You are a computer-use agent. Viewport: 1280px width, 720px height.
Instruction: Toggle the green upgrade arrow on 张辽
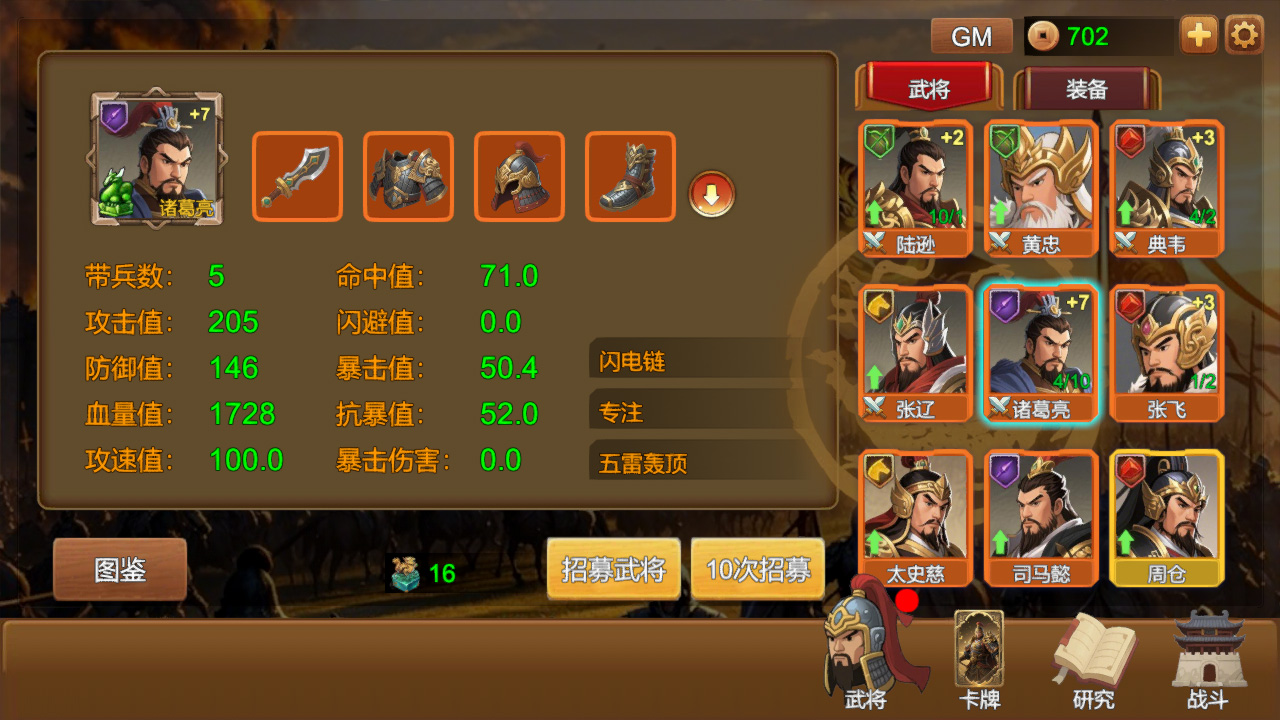pos(874,379)
